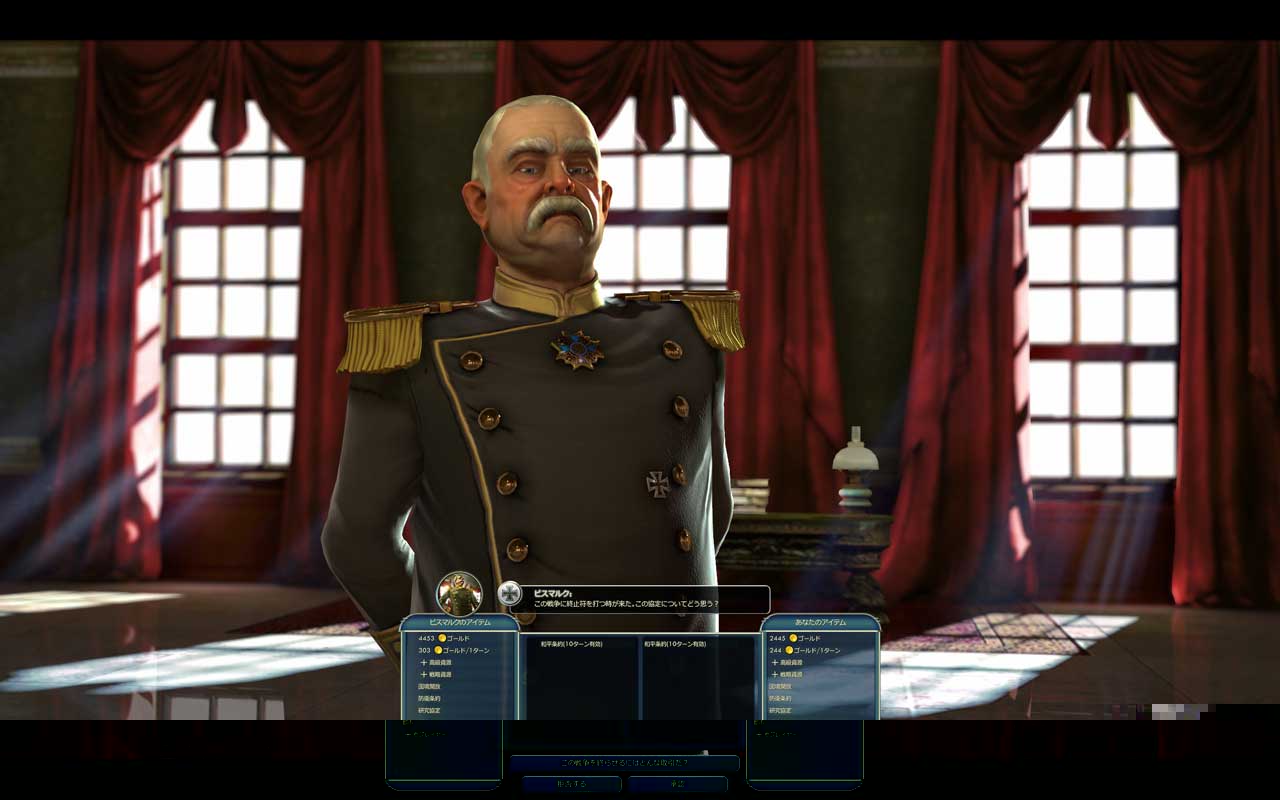Select your defensive pact item

[781, 698]
